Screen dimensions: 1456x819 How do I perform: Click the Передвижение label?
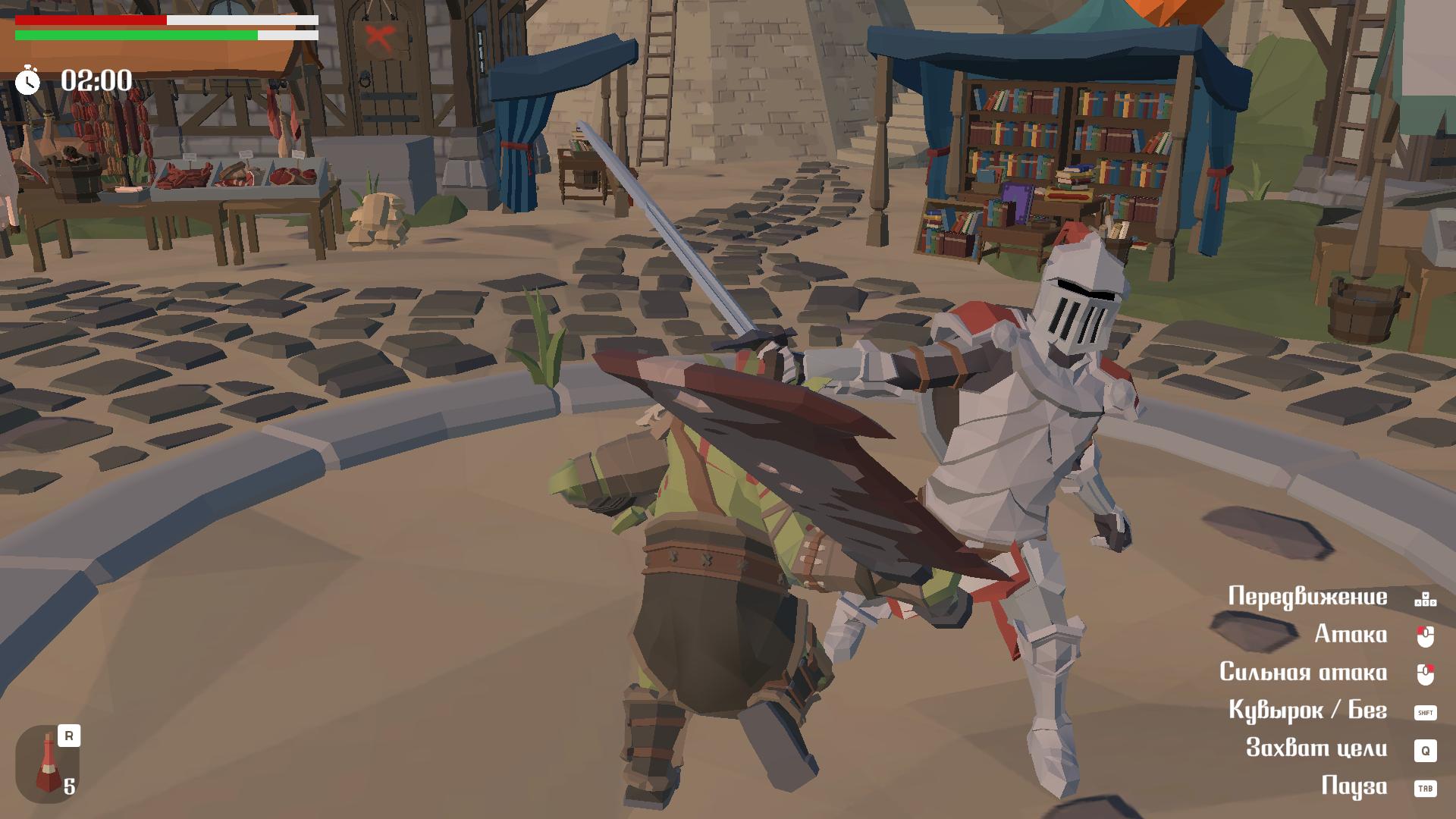[1309, 596]
